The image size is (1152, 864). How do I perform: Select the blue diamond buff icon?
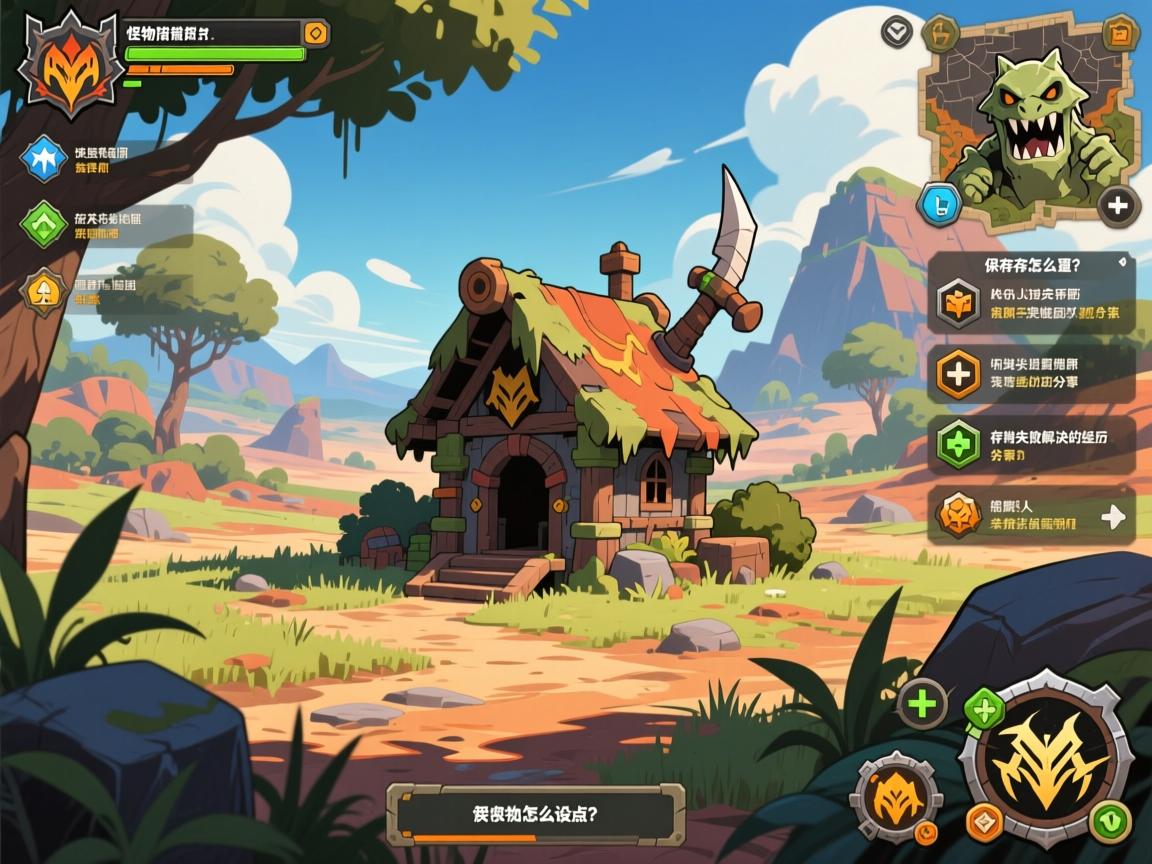(x=44, y=158)
